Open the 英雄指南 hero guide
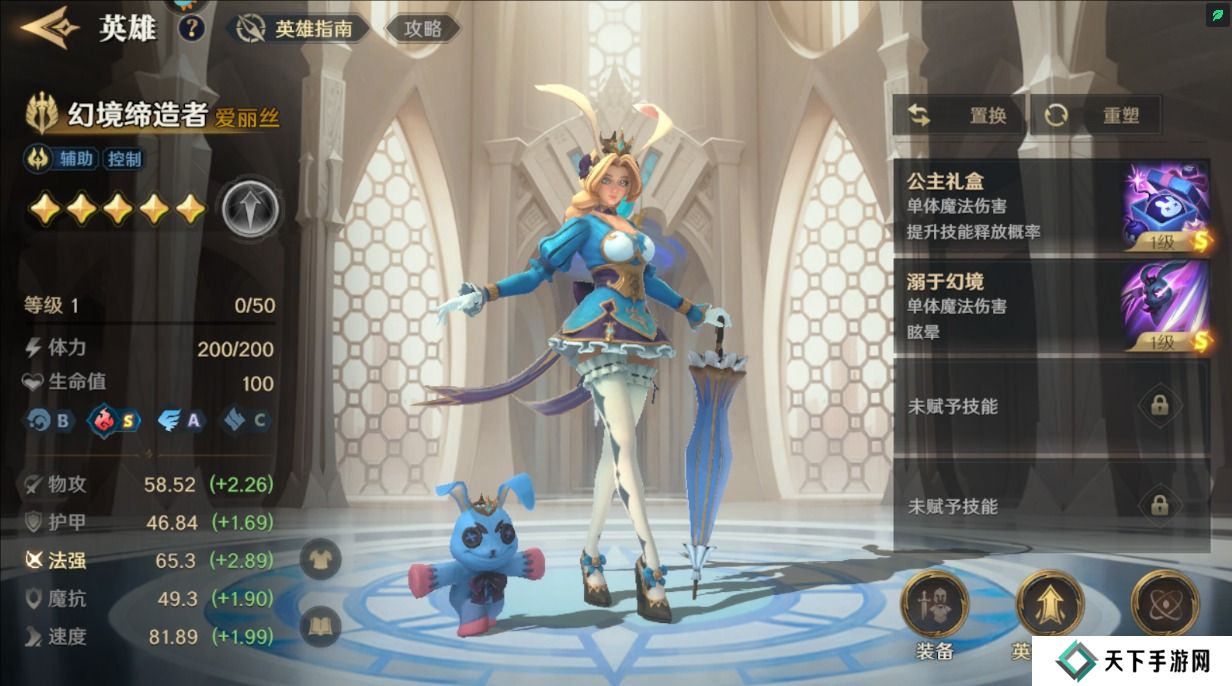 point(298,29)
